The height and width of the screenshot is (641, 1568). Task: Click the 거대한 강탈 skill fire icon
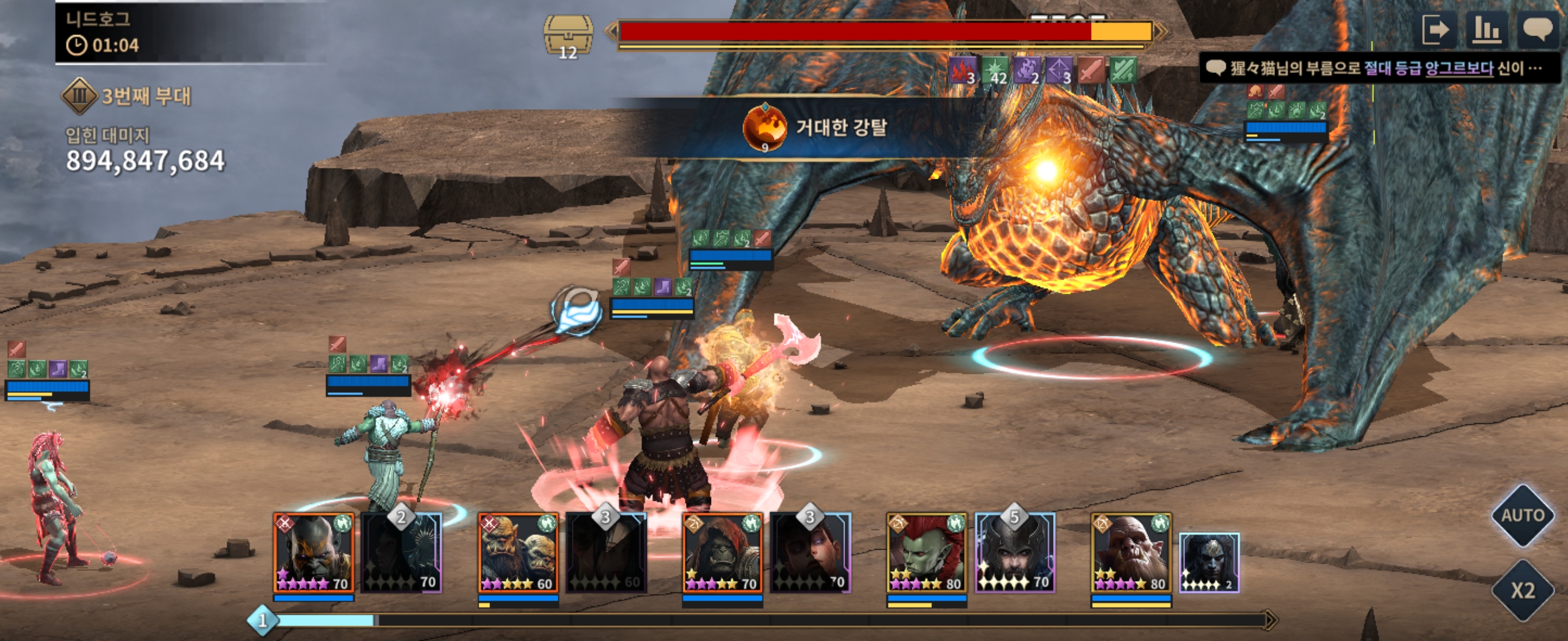pos(764,127)
